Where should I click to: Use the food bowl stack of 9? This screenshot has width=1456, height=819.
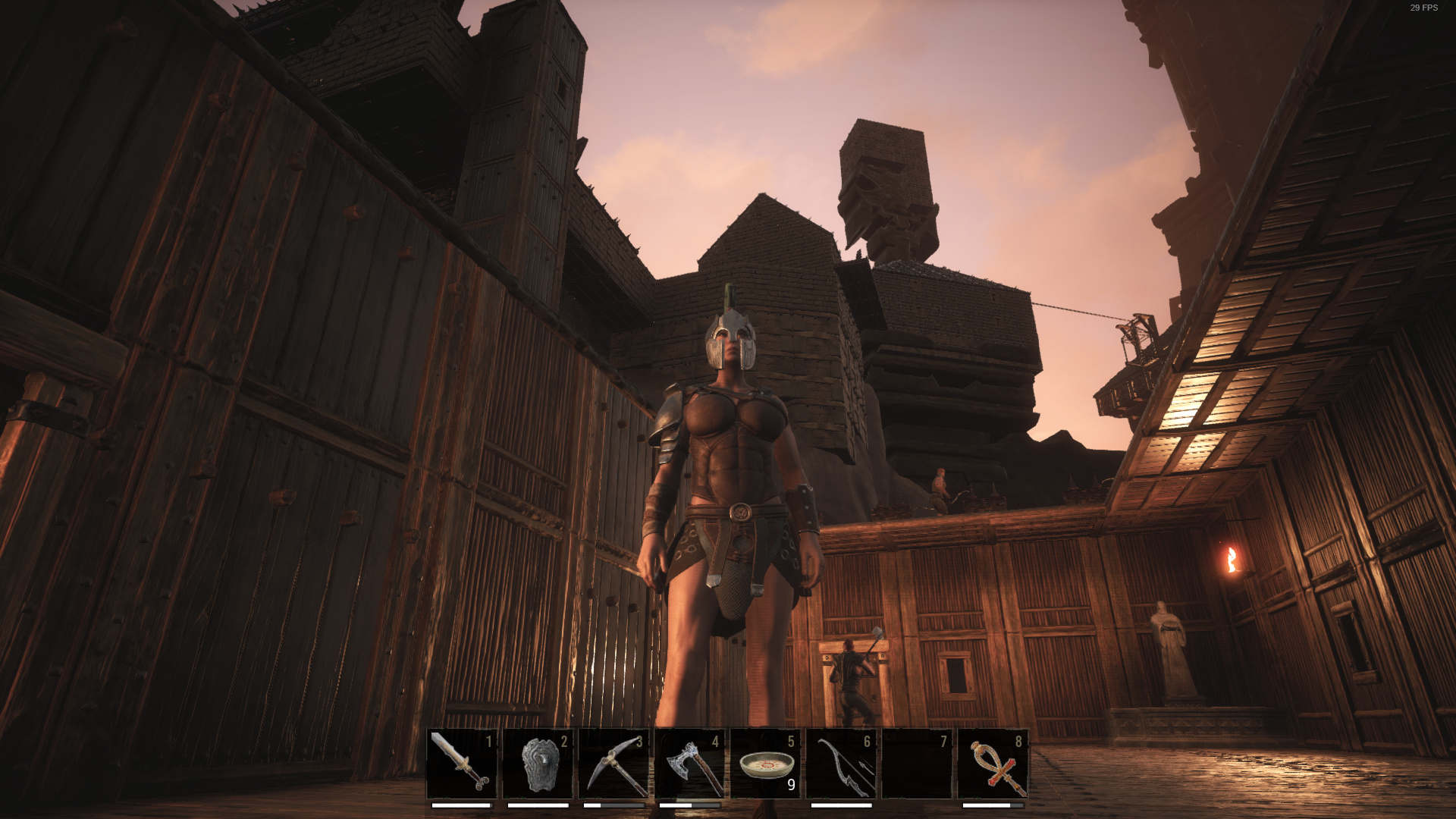(x=765, y=764)
